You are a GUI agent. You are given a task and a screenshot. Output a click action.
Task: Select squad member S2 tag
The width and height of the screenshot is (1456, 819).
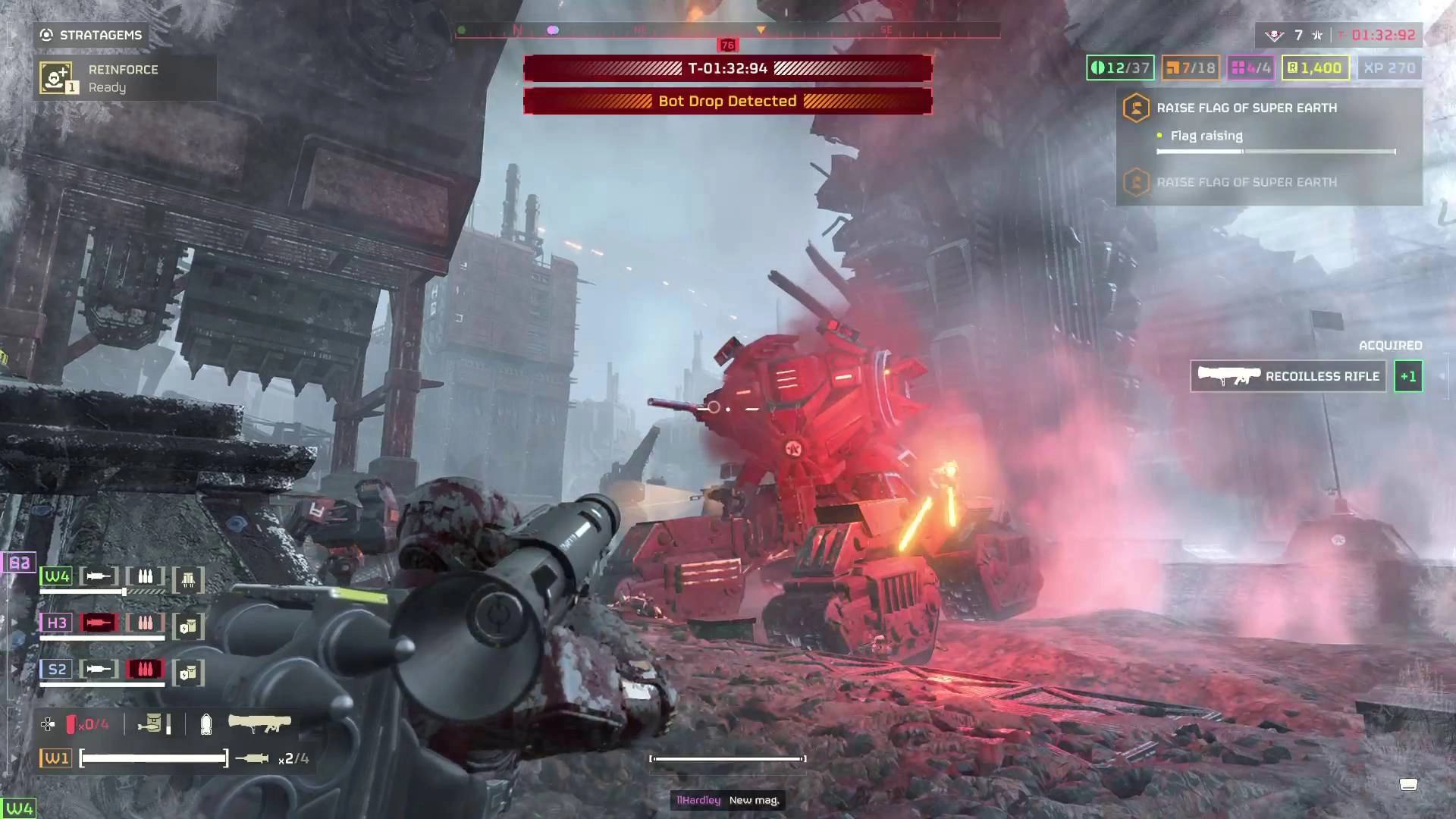click(x=57, y=669)
